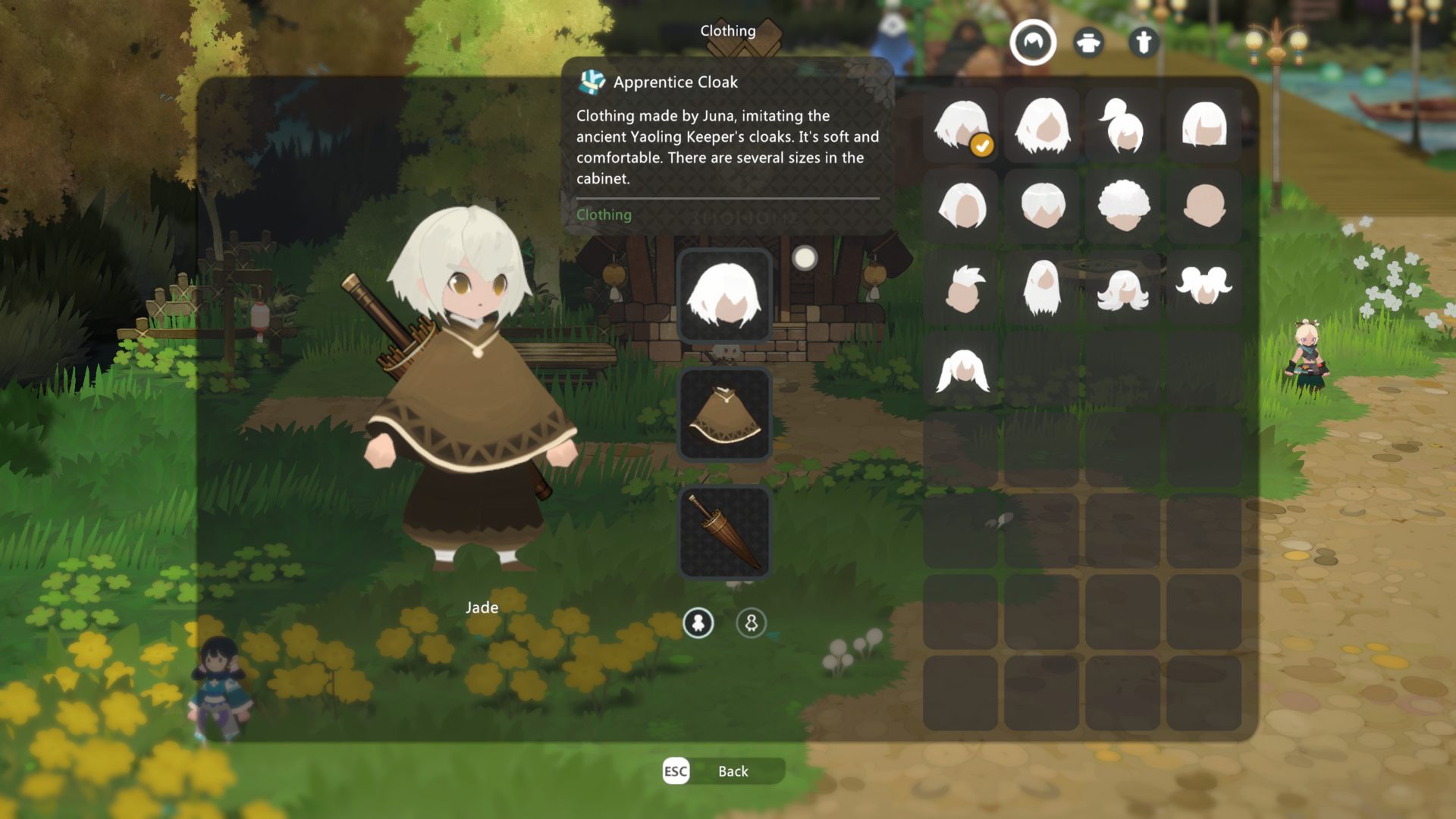Select the equipped umbrella weapon slot
Image resolution: width=1456 pixels, height=819 pixels.
[x=724, y=532]
